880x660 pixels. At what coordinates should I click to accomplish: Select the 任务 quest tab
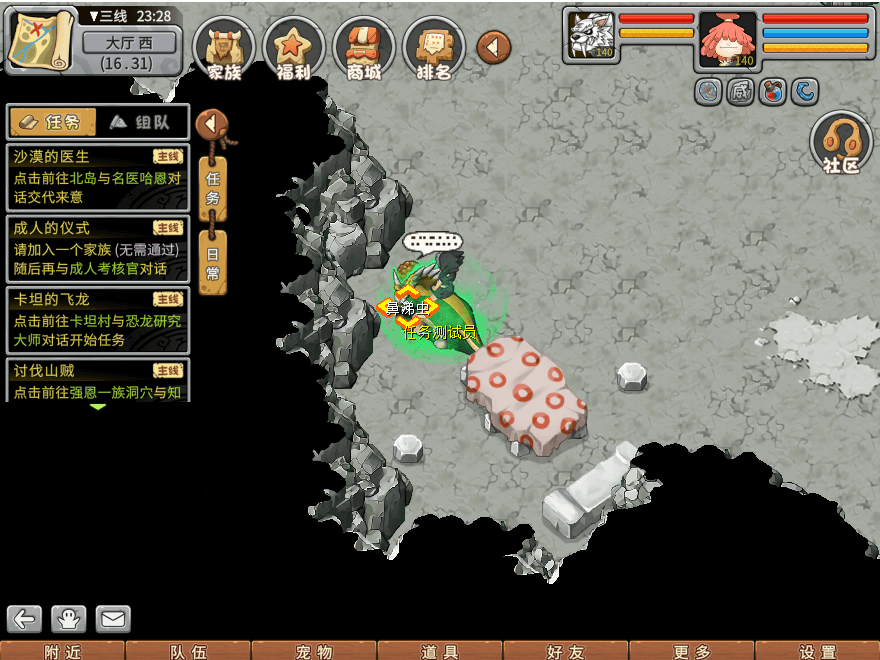point(52,122)
